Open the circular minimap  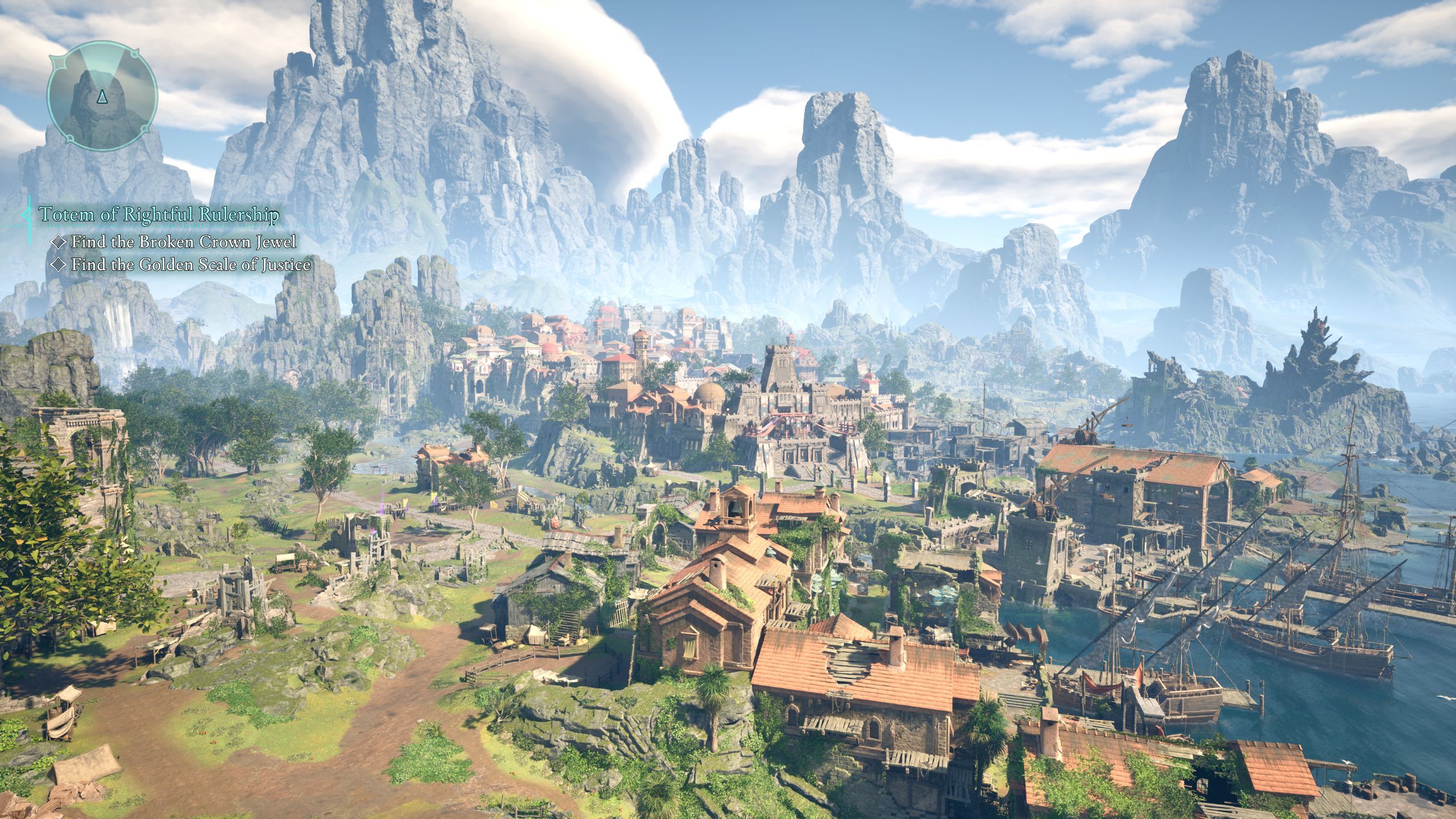coord(102,96)
